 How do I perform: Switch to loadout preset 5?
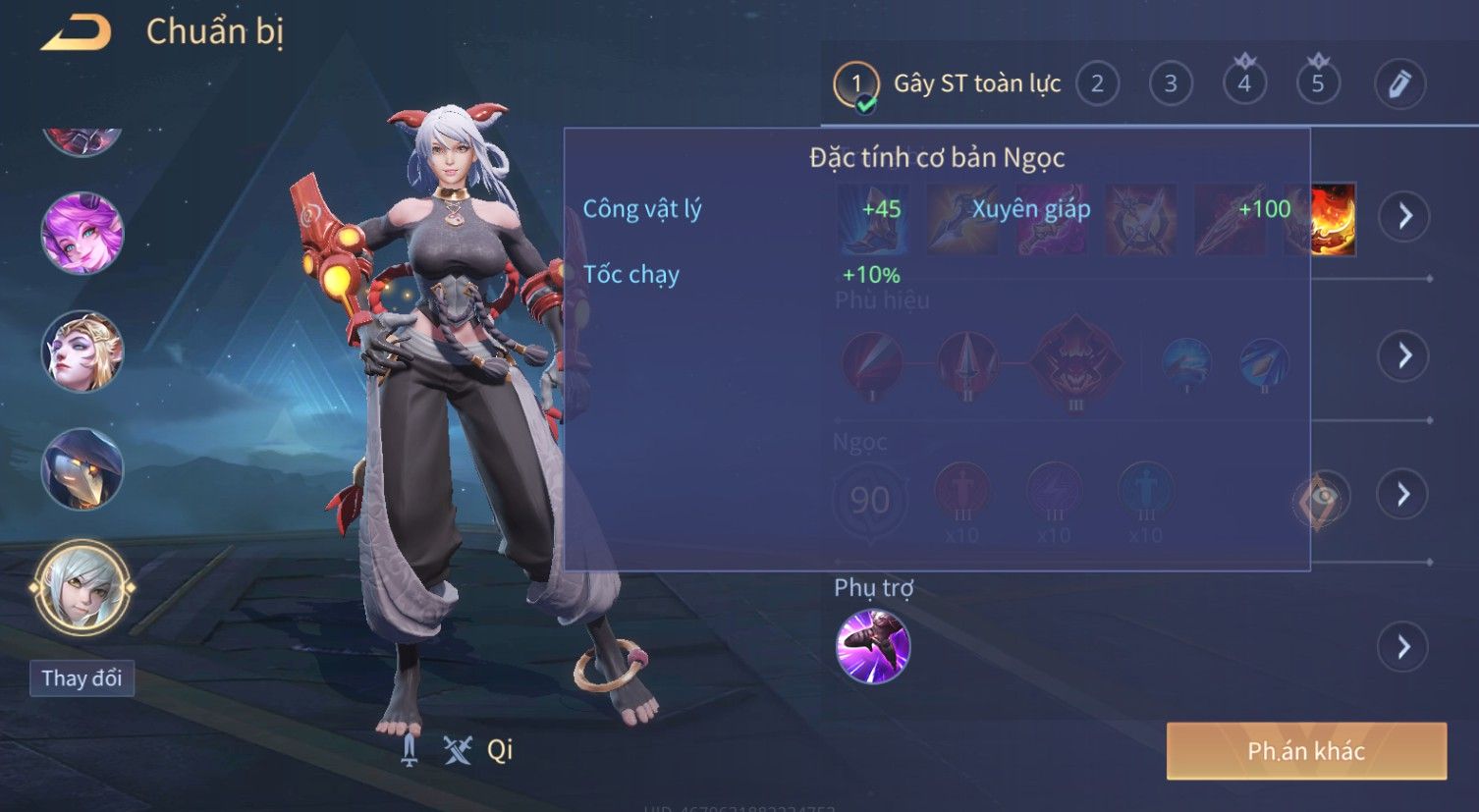(1318, 84)
